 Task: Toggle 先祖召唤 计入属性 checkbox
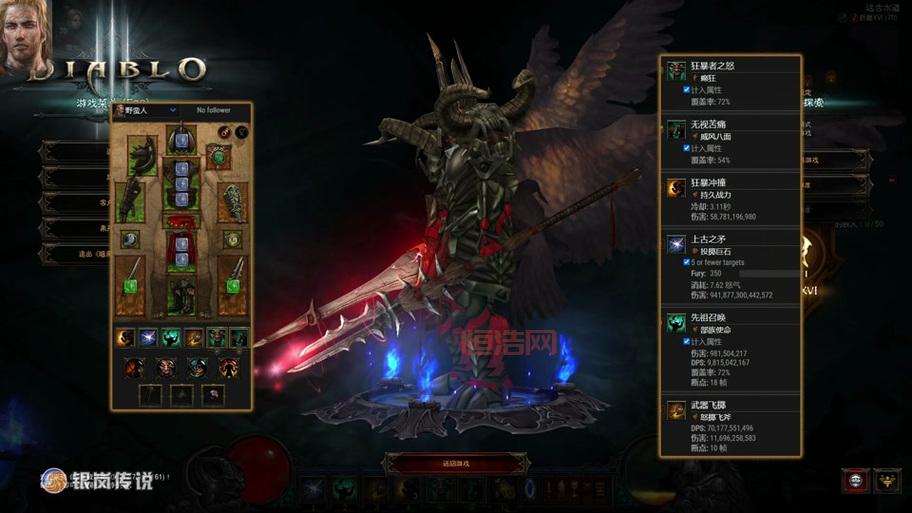click(x=685, y=341)
